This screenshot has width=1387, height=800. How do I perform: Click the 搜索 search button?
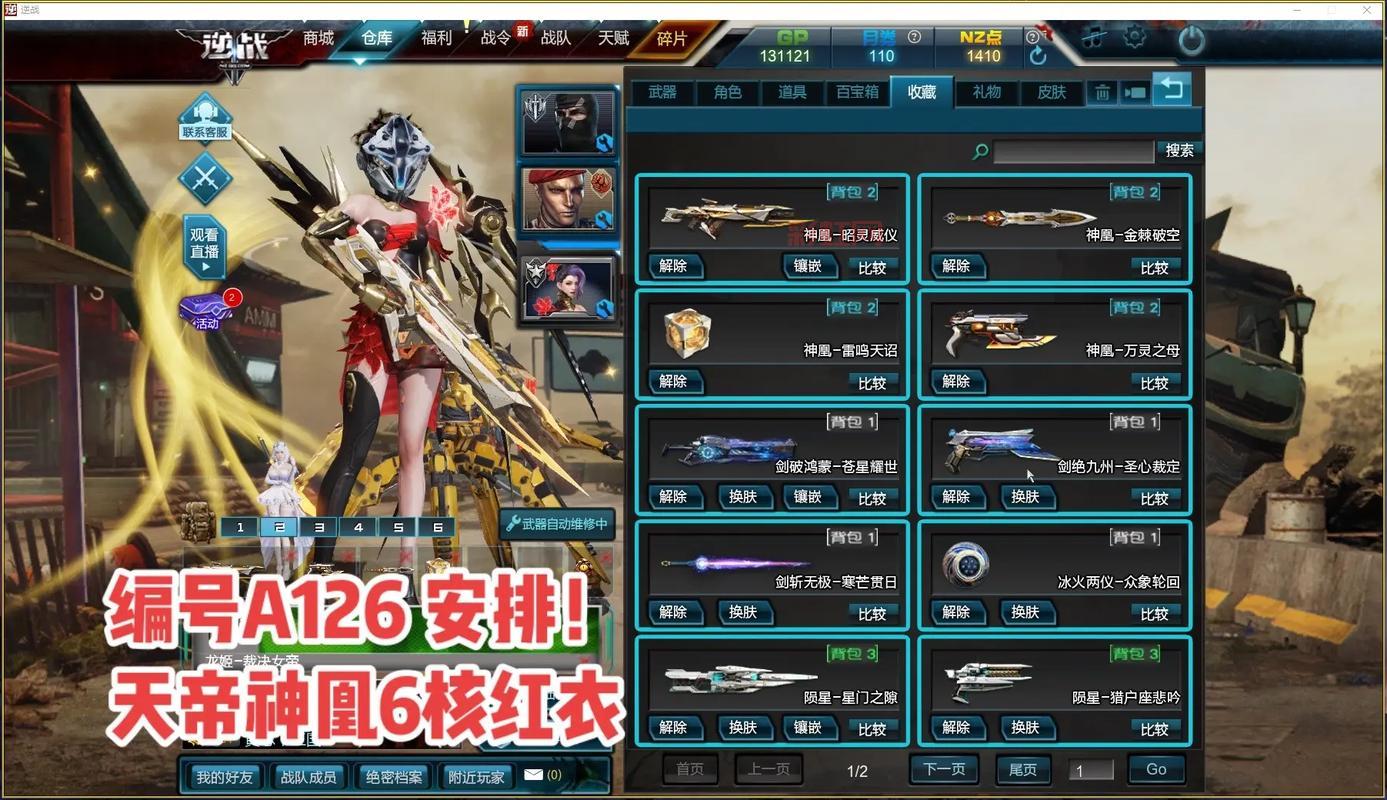pyautogui.click(x=1178, y=150)
